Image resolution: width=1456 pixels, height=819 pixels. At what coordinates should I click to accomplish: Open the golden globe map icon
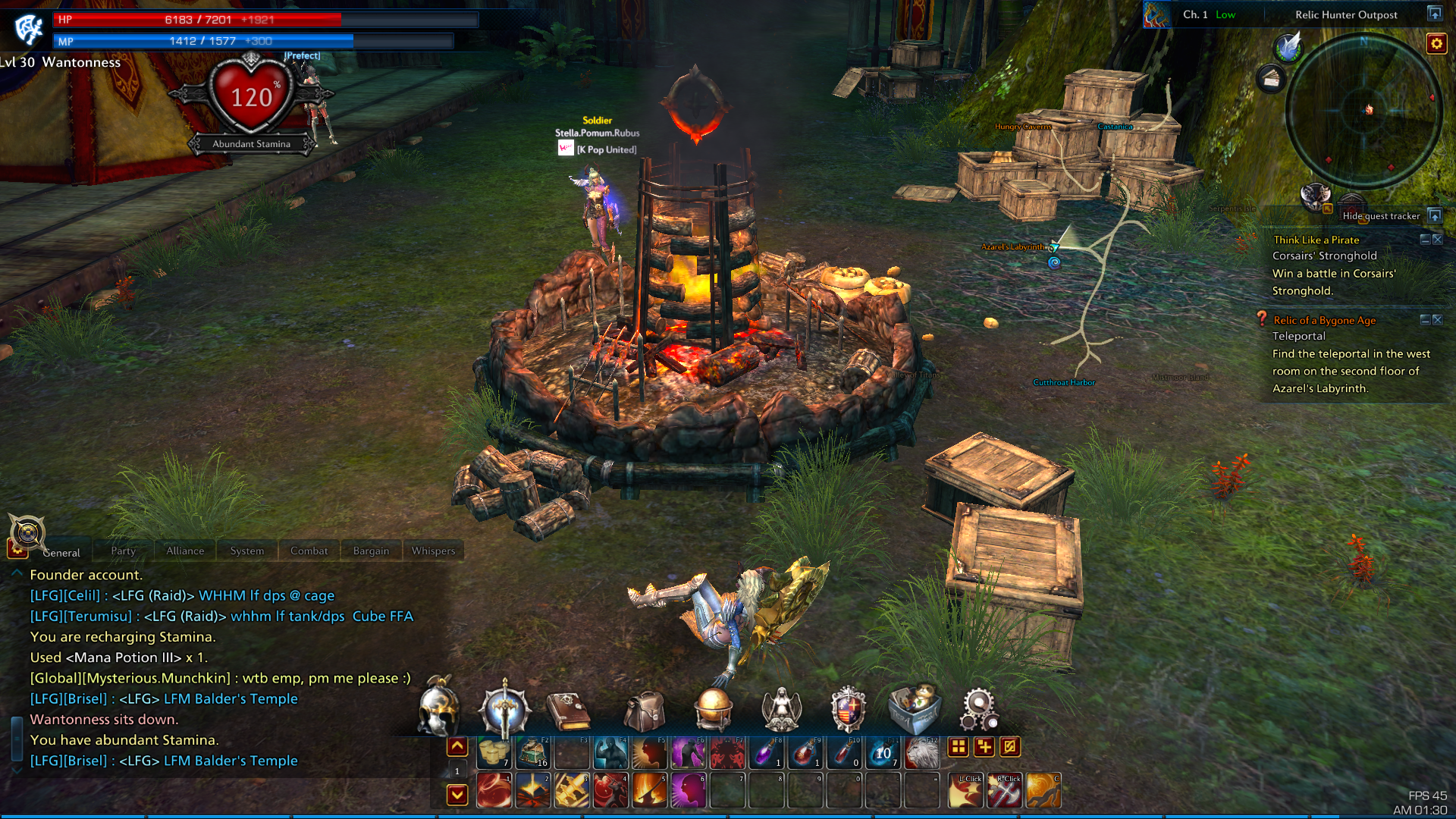click(x=714, y=710)
